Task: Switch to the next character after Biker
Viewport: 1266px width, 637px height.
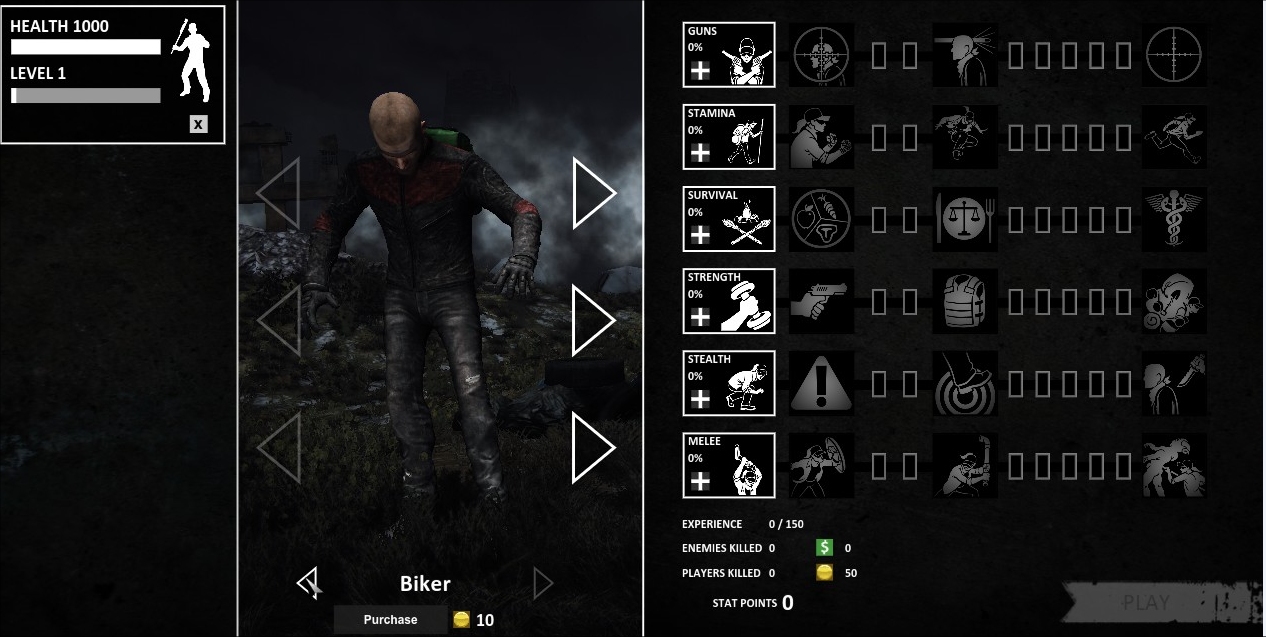Action: tap(543, 583)
